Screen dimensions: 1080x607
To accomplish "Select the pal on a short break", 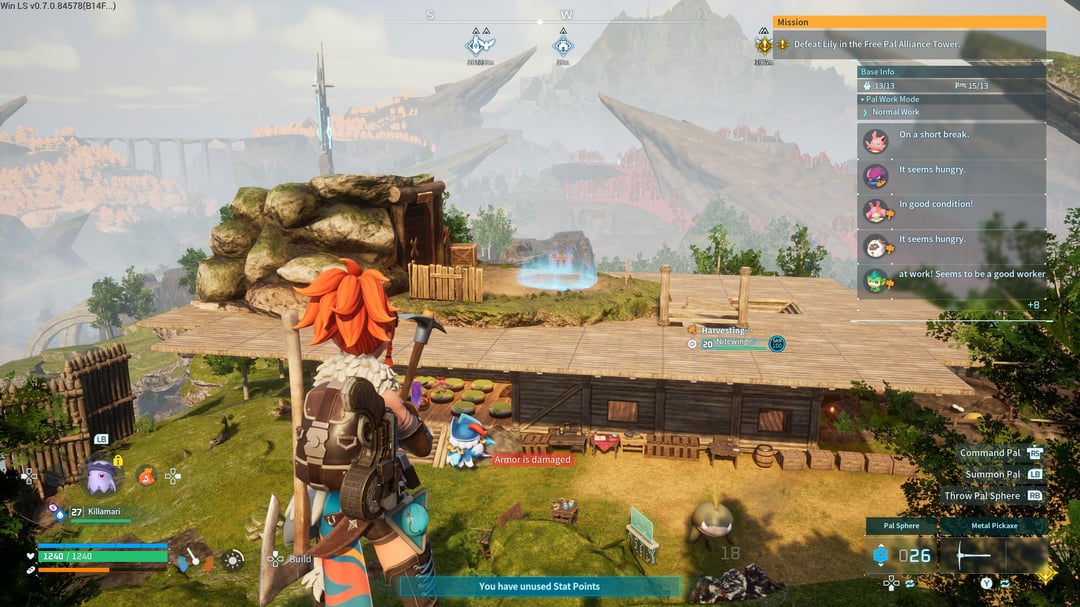I will coord(952,141).
